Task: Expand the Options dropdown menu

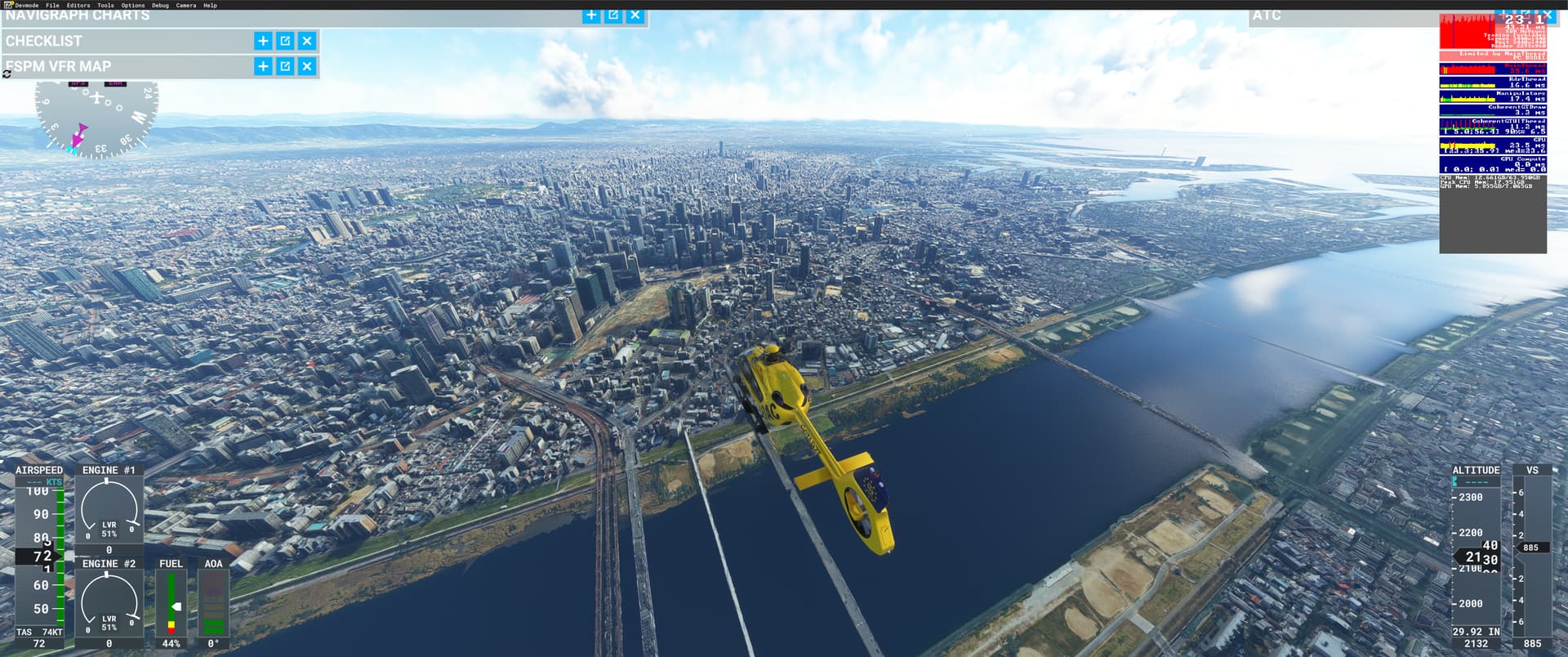Action: (131, 5)
